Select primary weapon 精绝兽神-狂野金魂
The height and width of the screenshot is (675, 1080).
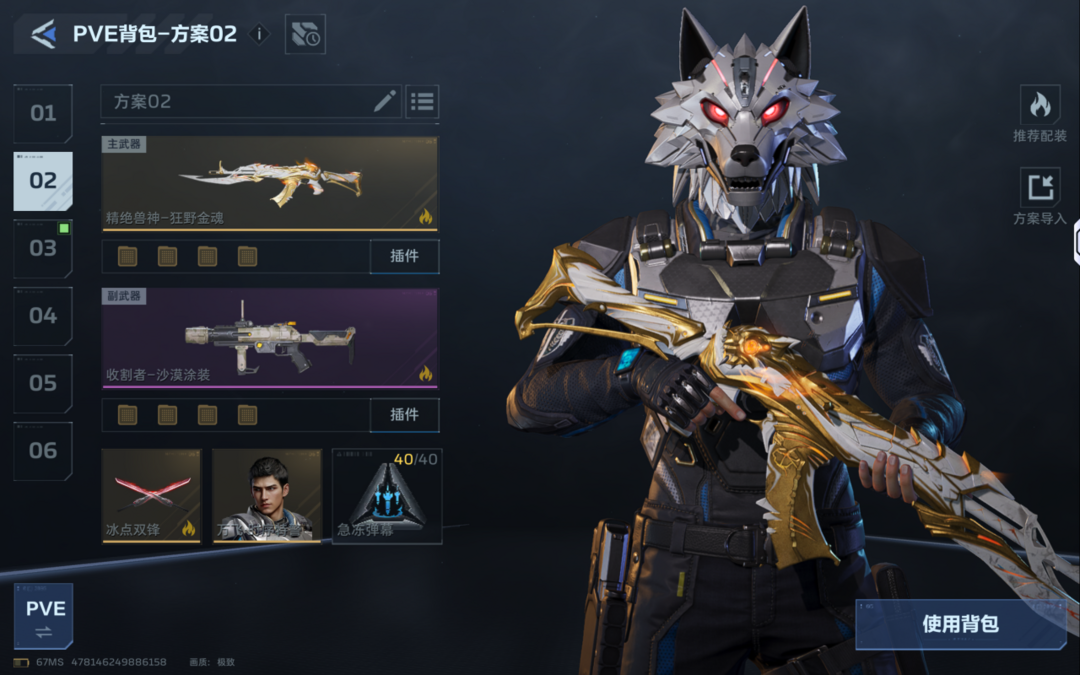click(270, 184)
